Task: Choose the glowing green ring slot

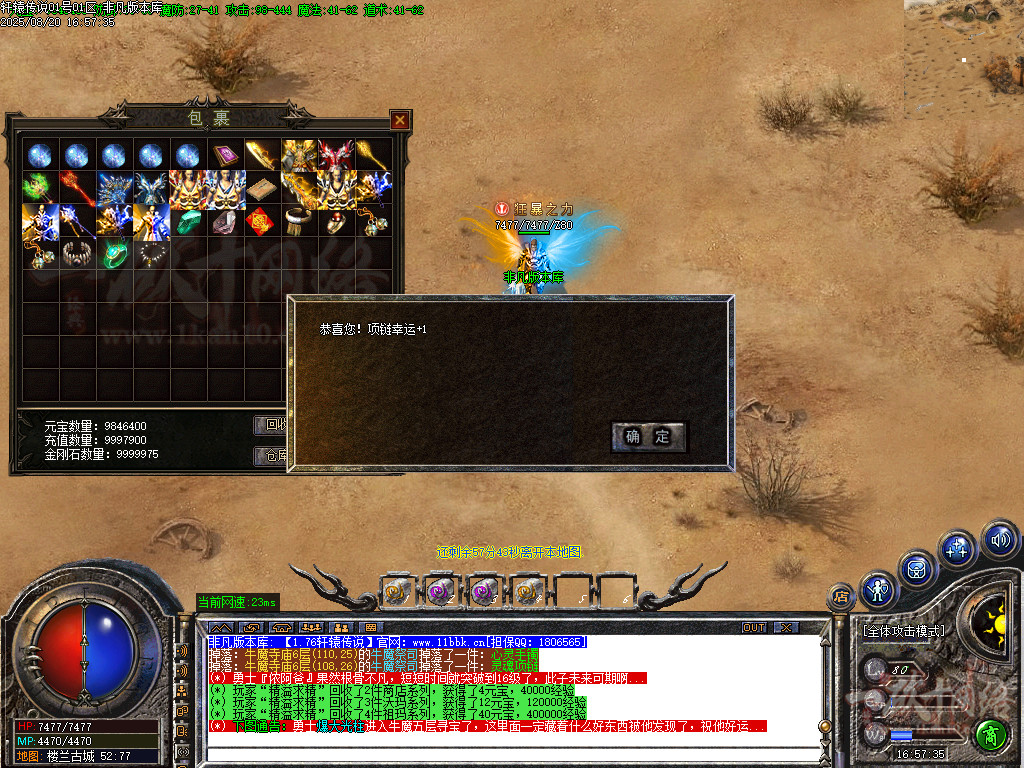Action: coord(115,254)
